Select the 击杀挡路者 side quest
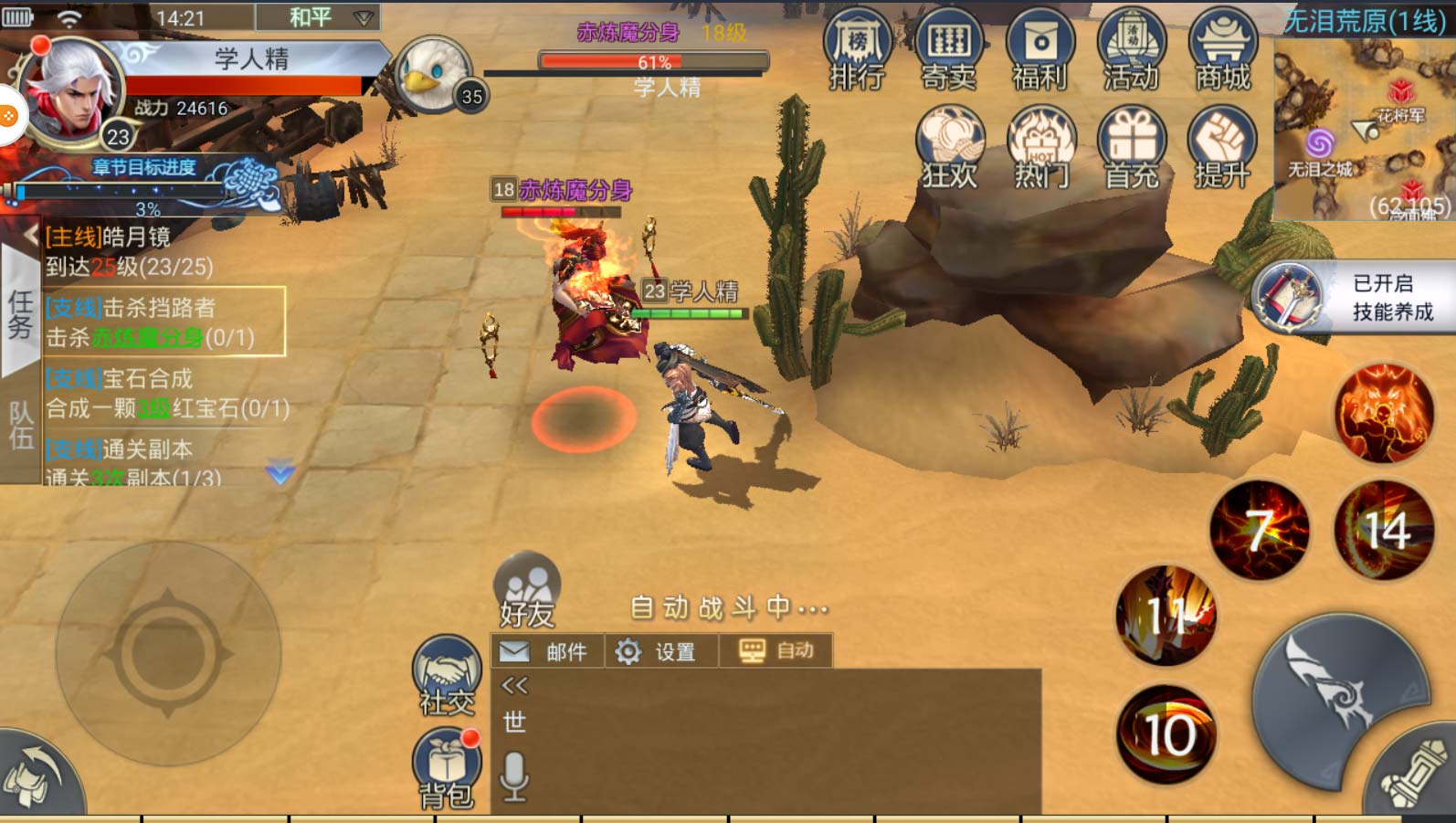The height and width of the screenshot is (823, 1456). tap(164, 322)
